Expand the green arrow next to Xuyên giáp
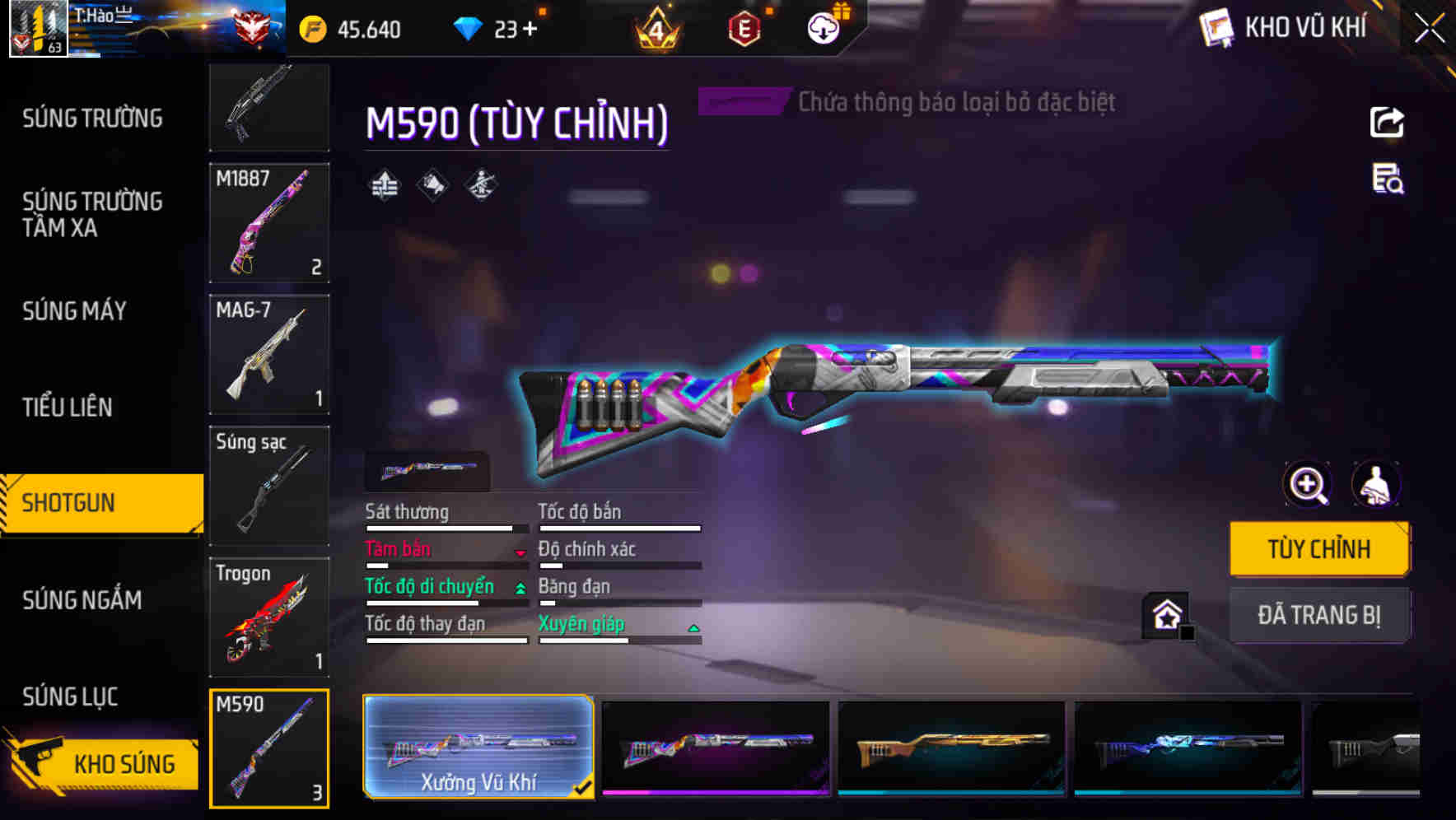This screenshot has height=820, width=1456. (x=693, y=626)
